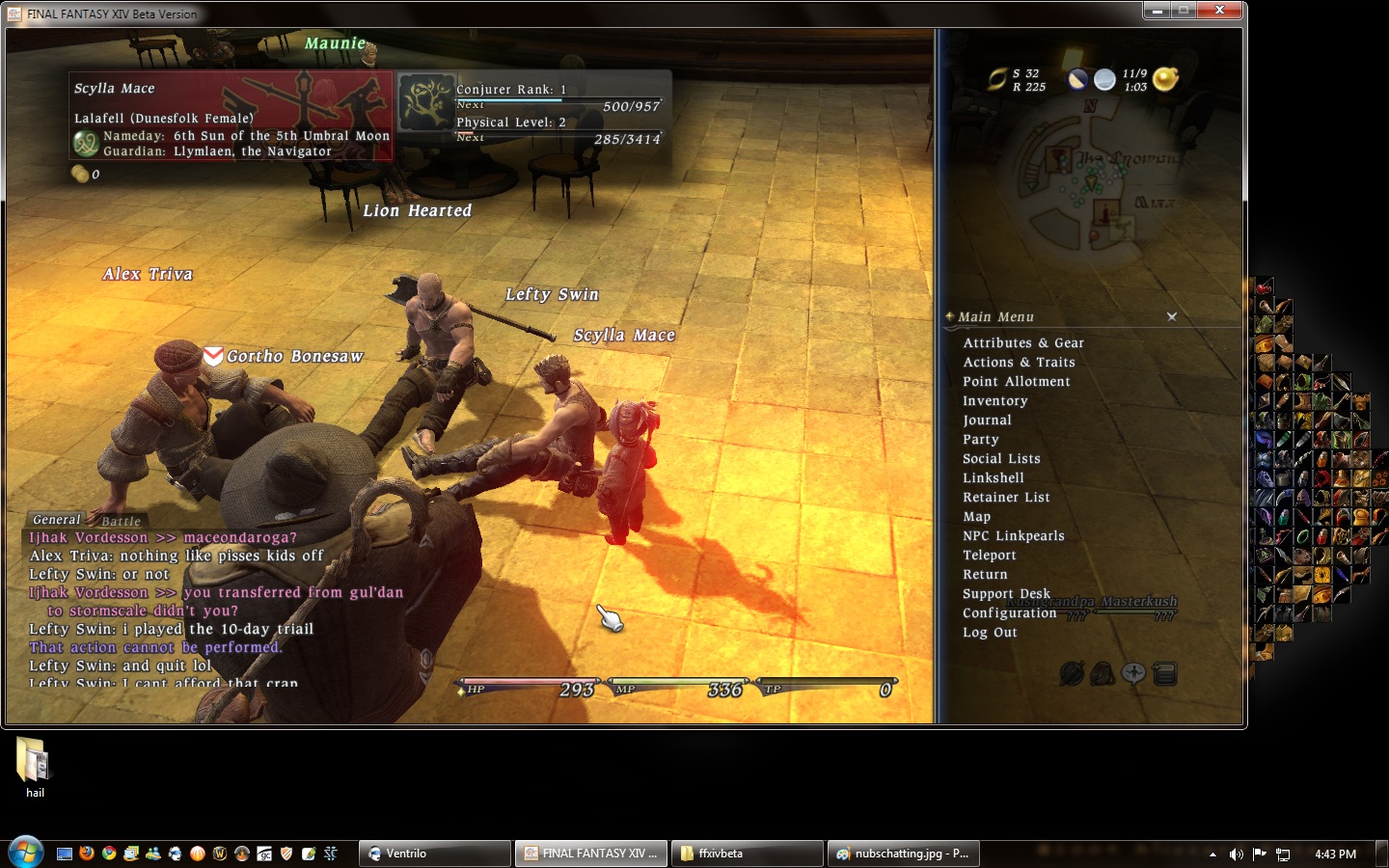Image resolution: width=1389 pixels, height=868 pixels.
Task: Close the Main Menu panel
Action: 1172,316
